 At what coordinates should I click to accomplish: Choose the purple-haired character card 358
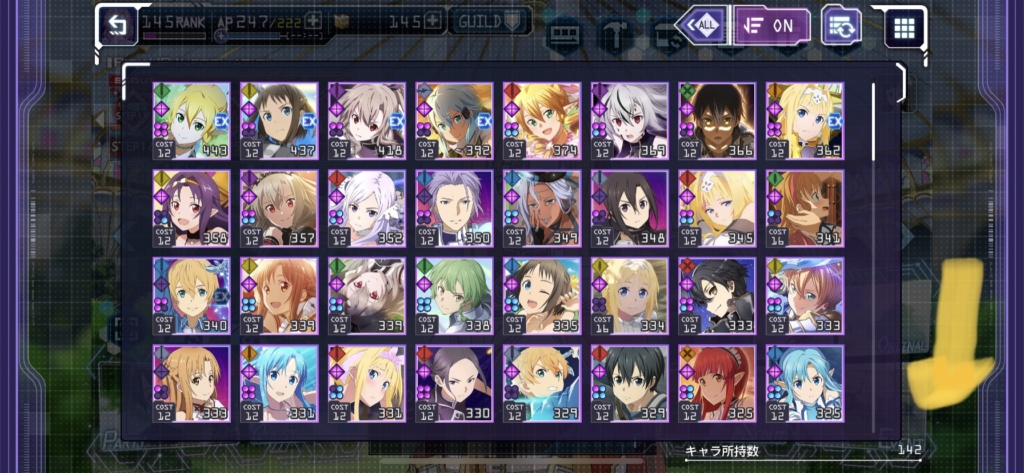pos(191,208)
